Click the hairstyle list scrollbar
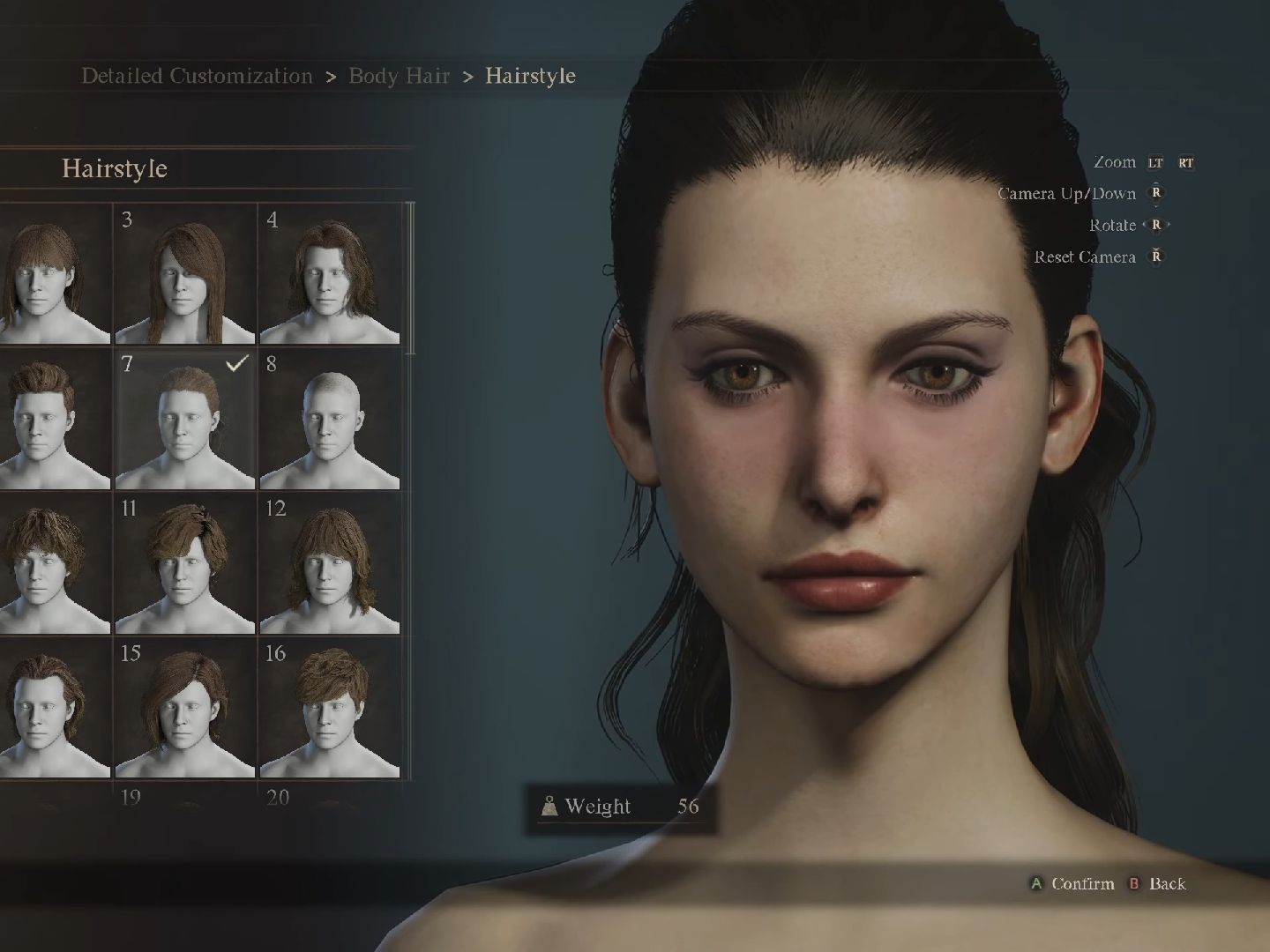 pos(410,278)
